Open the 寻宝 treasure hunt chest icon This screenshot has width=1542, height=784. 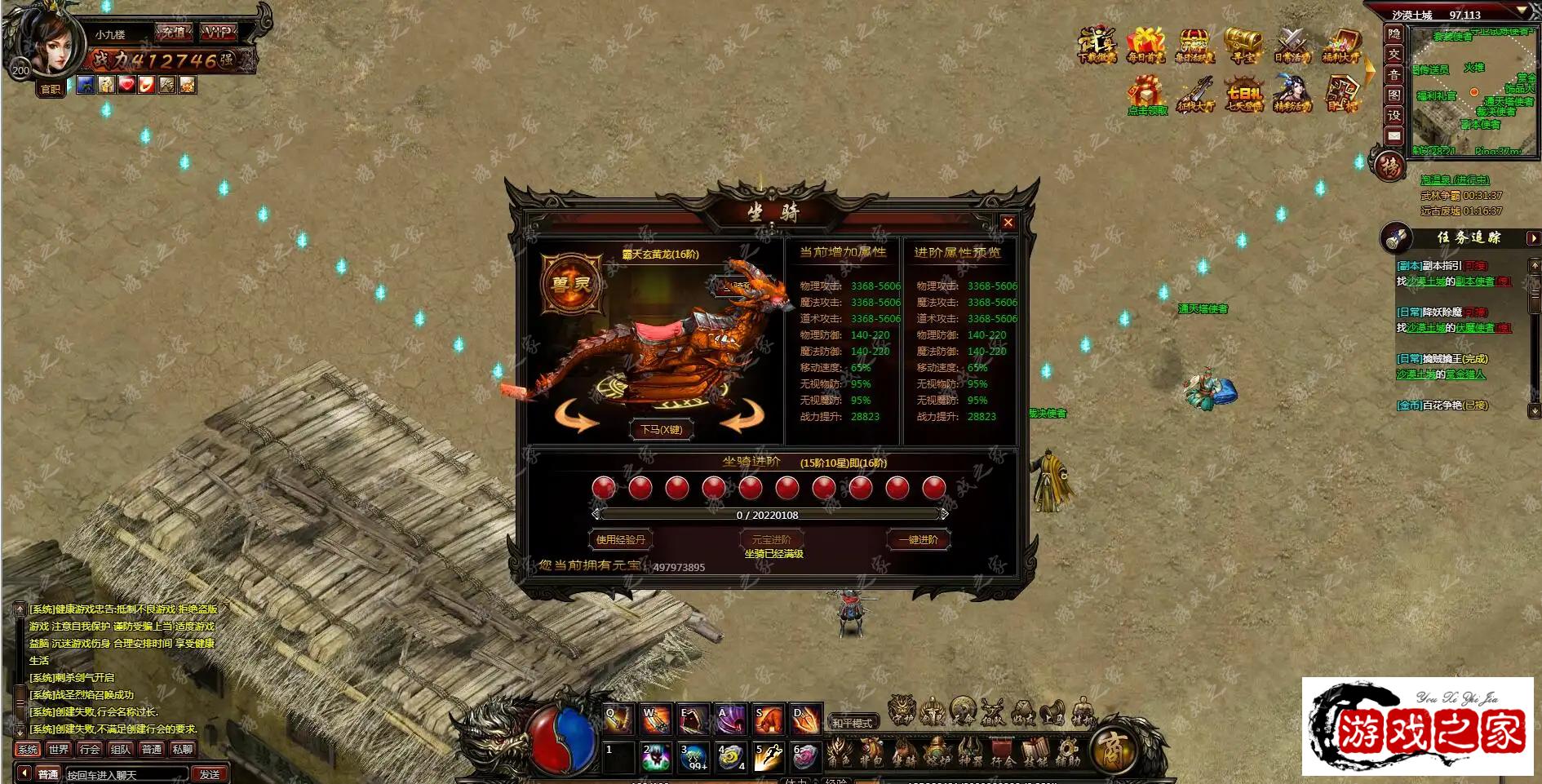[x=1243, y=46]
